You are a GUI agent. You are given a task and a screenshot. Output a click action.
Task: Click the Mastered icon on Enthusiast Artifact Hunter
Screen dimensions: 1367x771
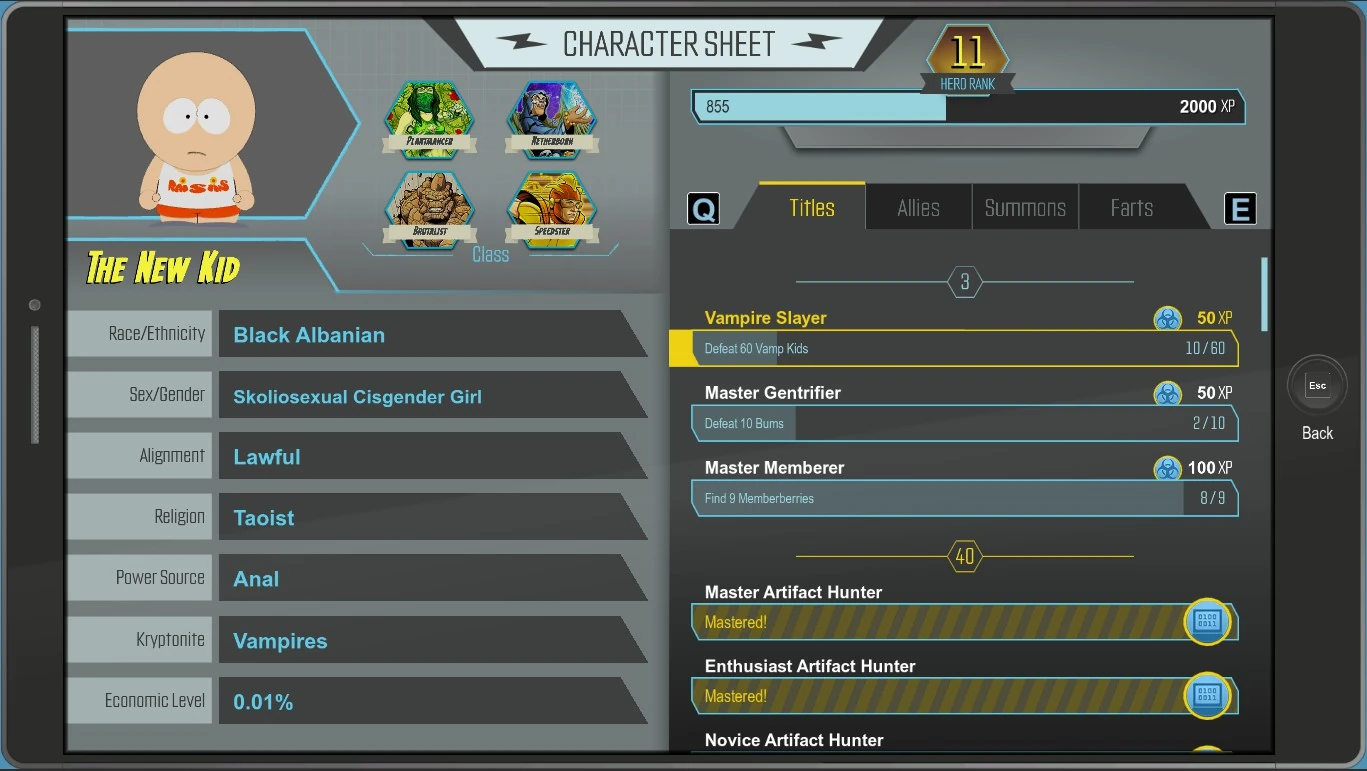point(1206,695)
